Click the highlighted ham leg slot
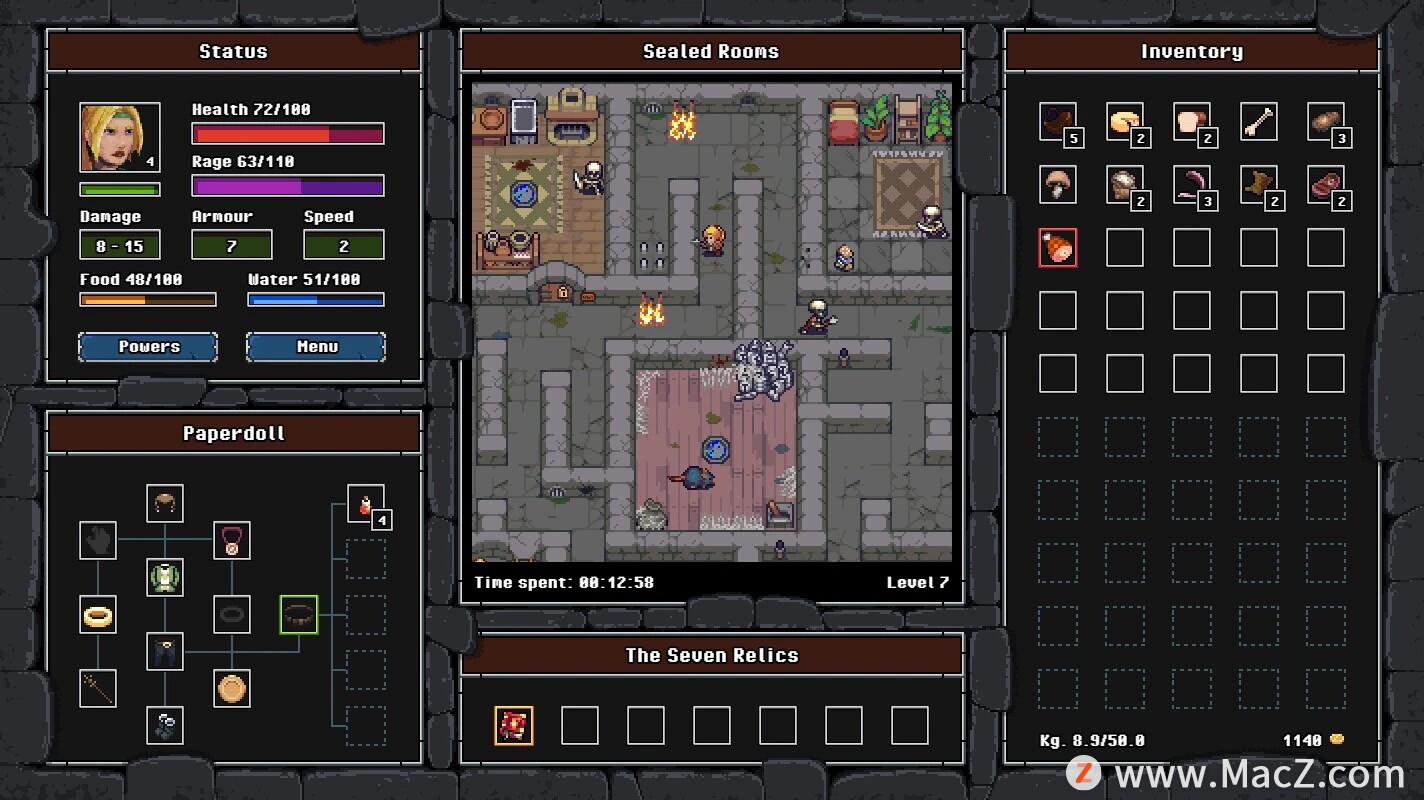Viewport: 1424px width, 800px height. [x=1057, y=247]
